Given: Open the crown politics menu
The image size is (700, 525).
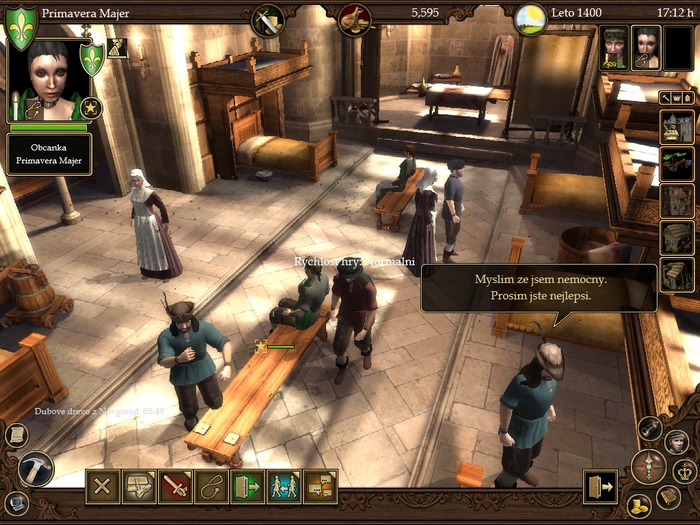Looking at the screenshot, I should point(683,470).
